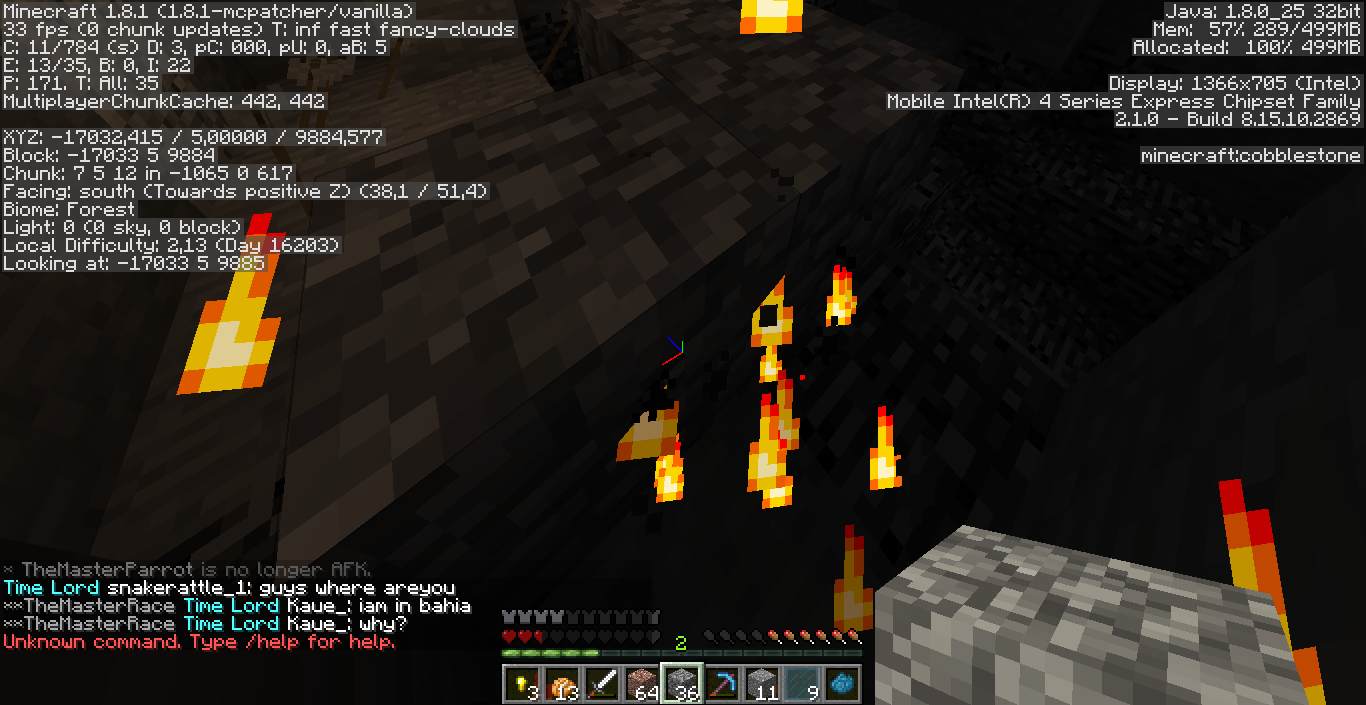This screenshot has width=1366, height=705.
Task: Select the gray stone stack of 11
Action: click(763, 683)
